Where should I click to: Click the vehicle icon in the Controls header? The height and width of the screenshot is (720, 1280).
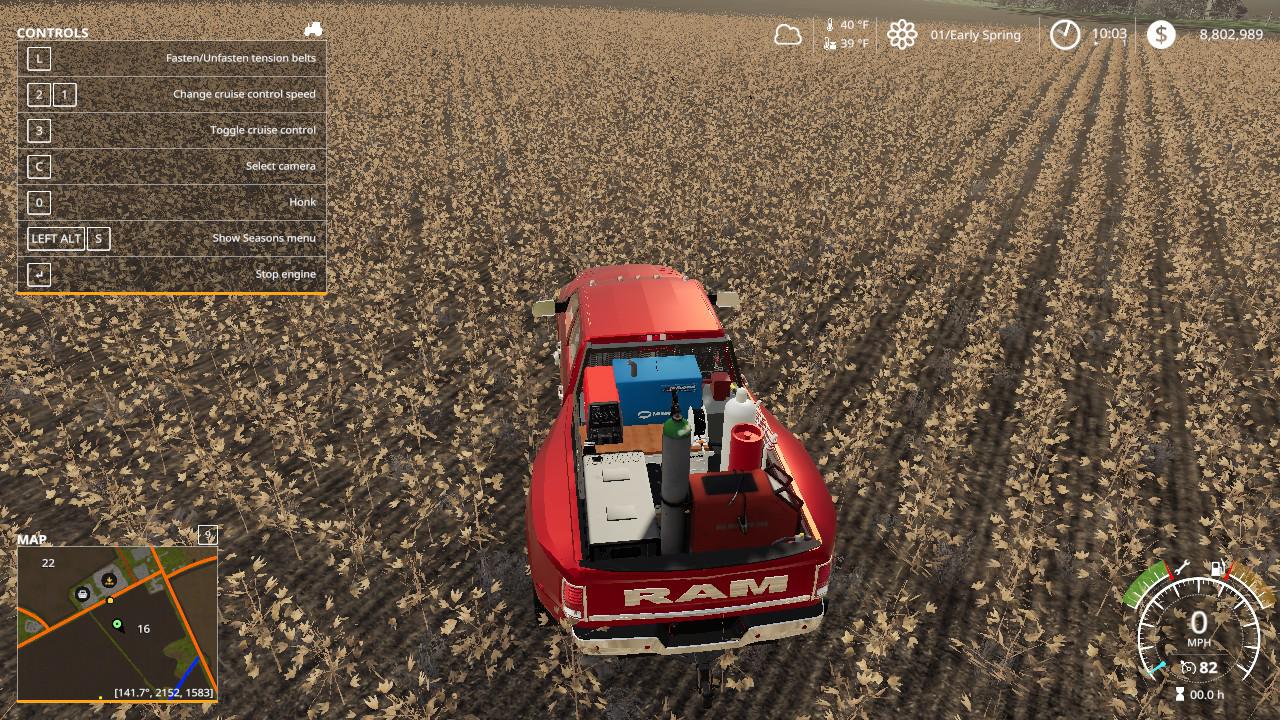point(313,30)
